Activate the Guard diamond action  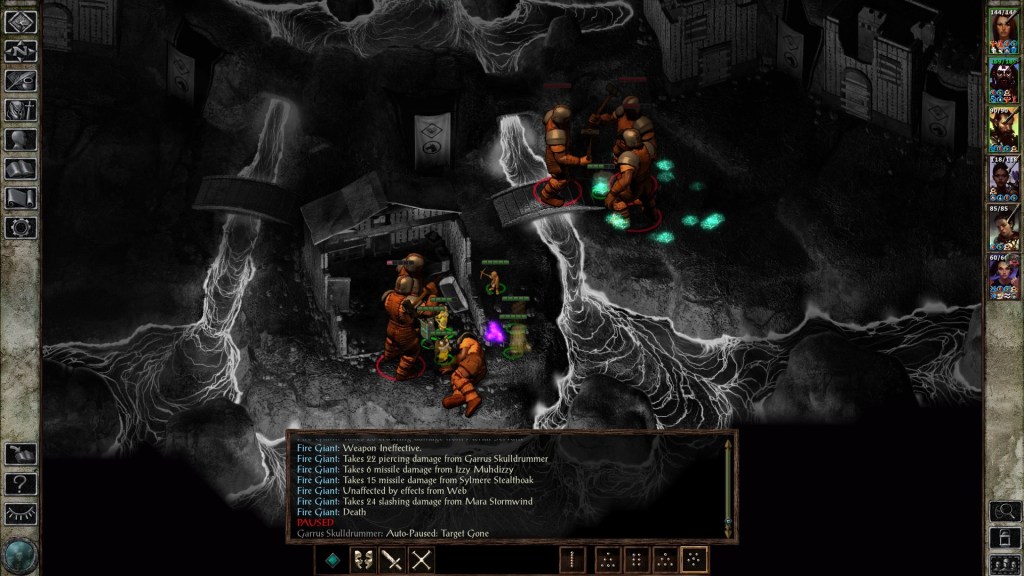(x=333, y=560)
